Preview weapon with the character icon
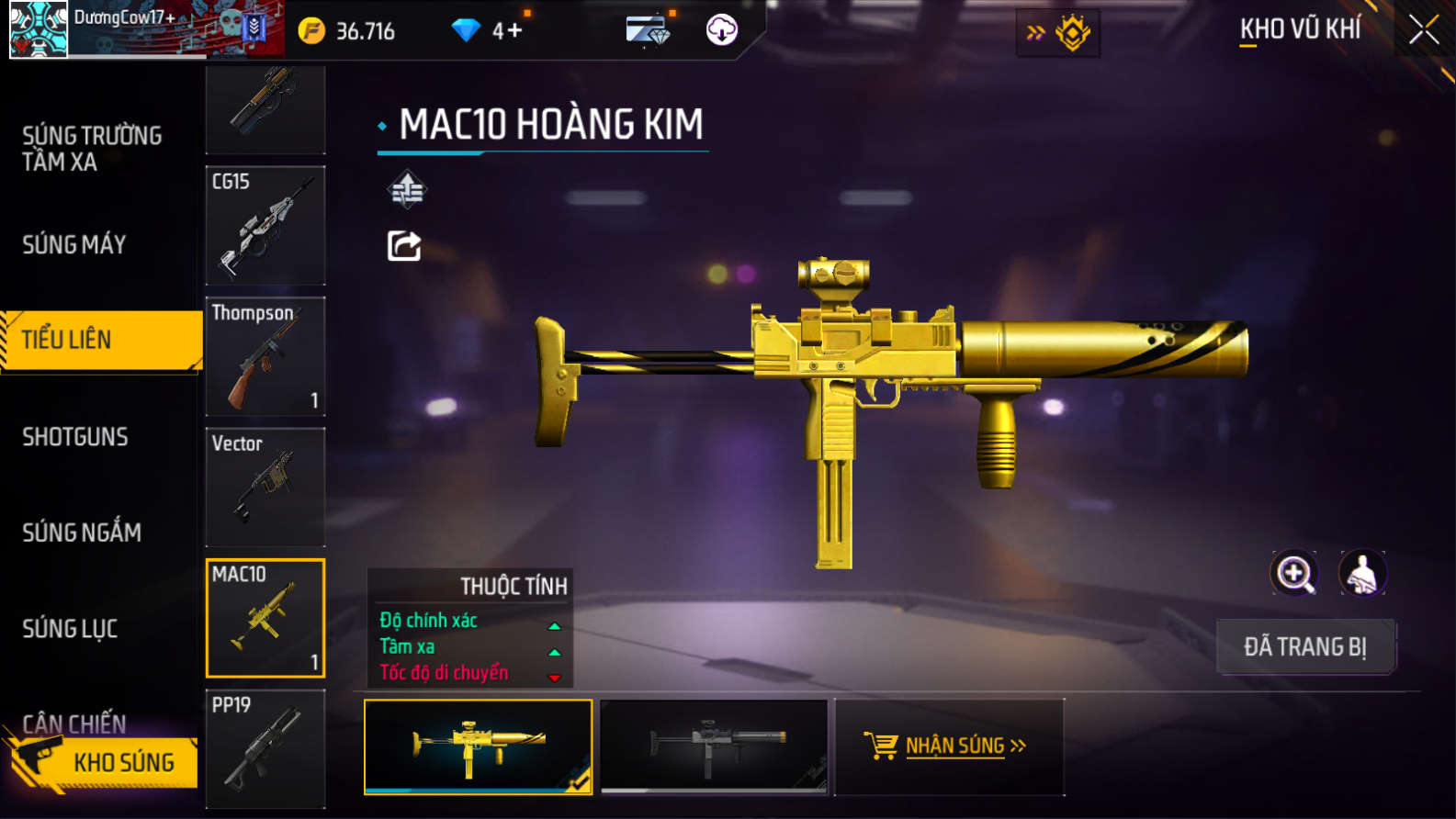 1362,574
